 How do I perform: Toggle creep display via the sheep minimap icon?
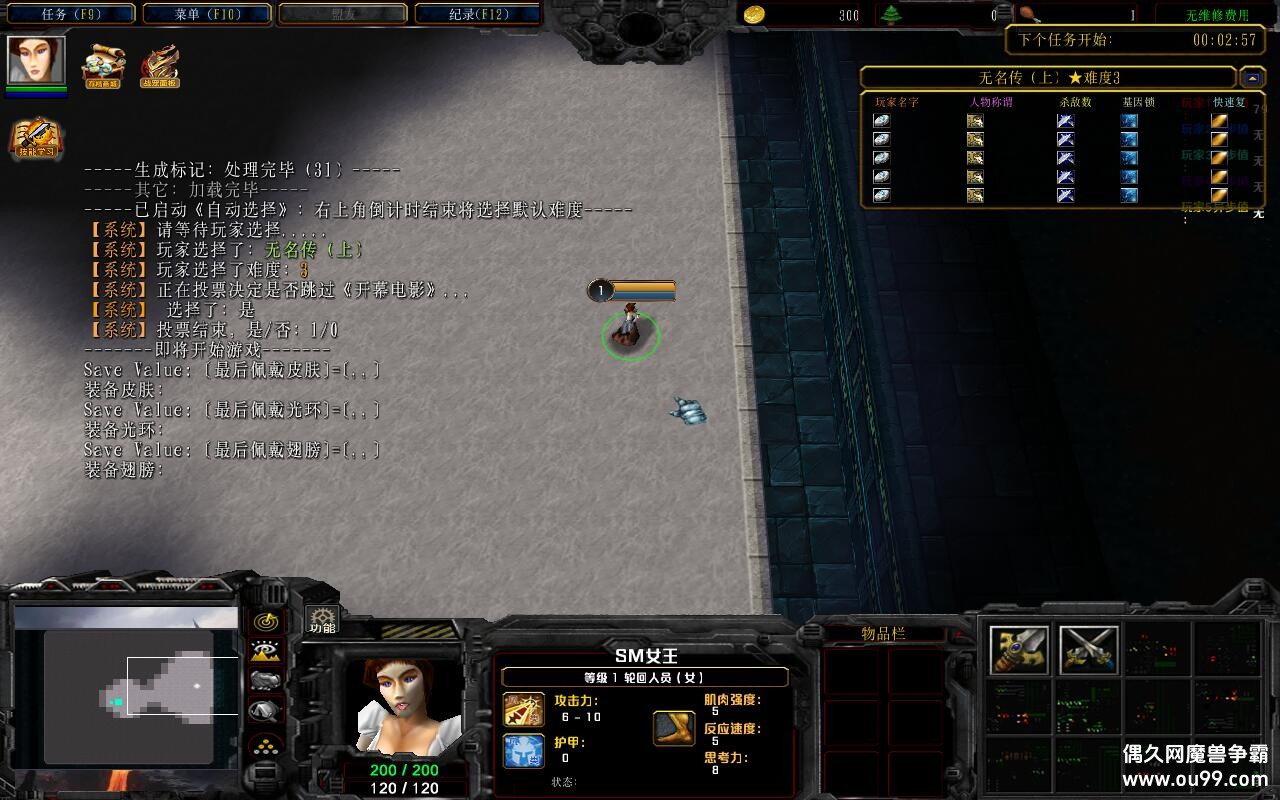[x=266, y=680]
